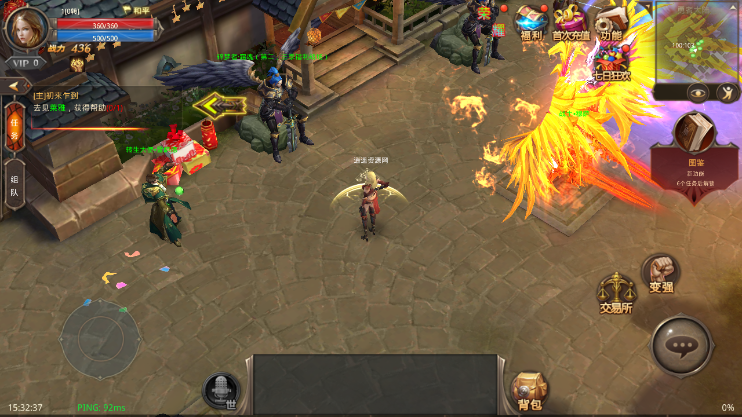Open the 交易所 trading exchange
This screenshot has width=742, height=417.
click(x=615, y=294)
